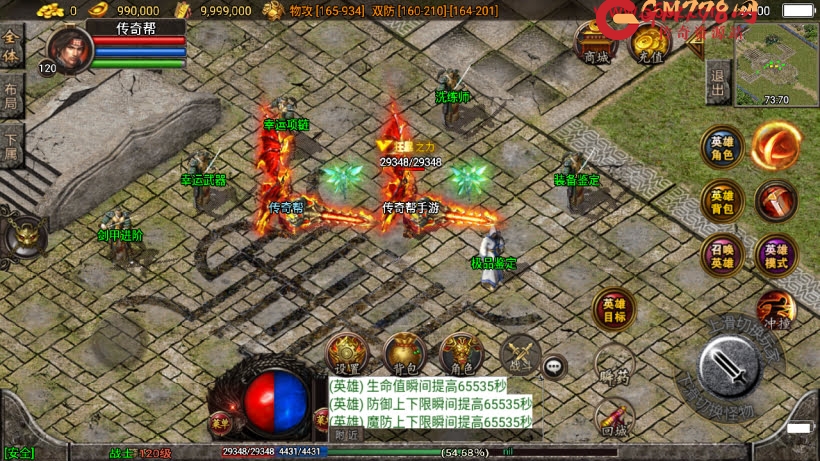
Task: Activate the 冲撞 charge skill
Action: (775, 309)
